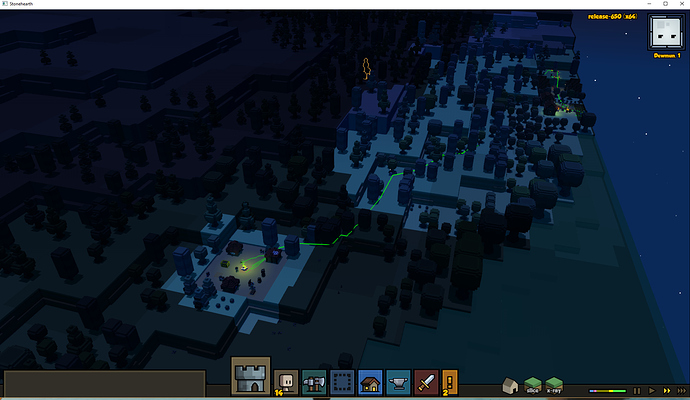Open the sword combat menu

point(425,381)
